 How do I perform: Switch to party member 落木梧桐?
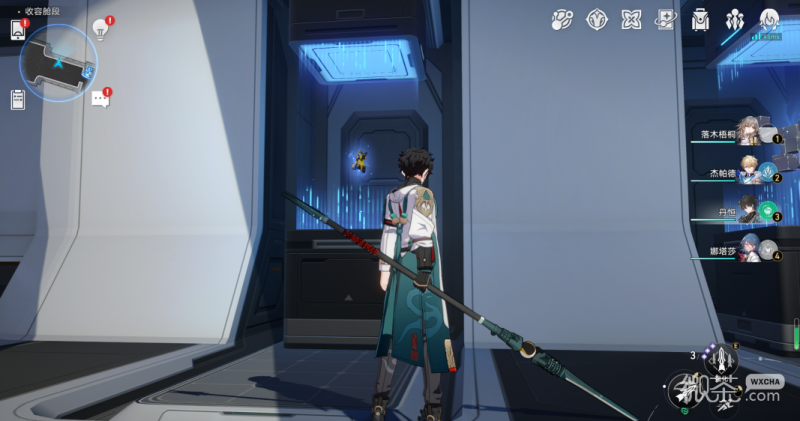click(745, 134)
